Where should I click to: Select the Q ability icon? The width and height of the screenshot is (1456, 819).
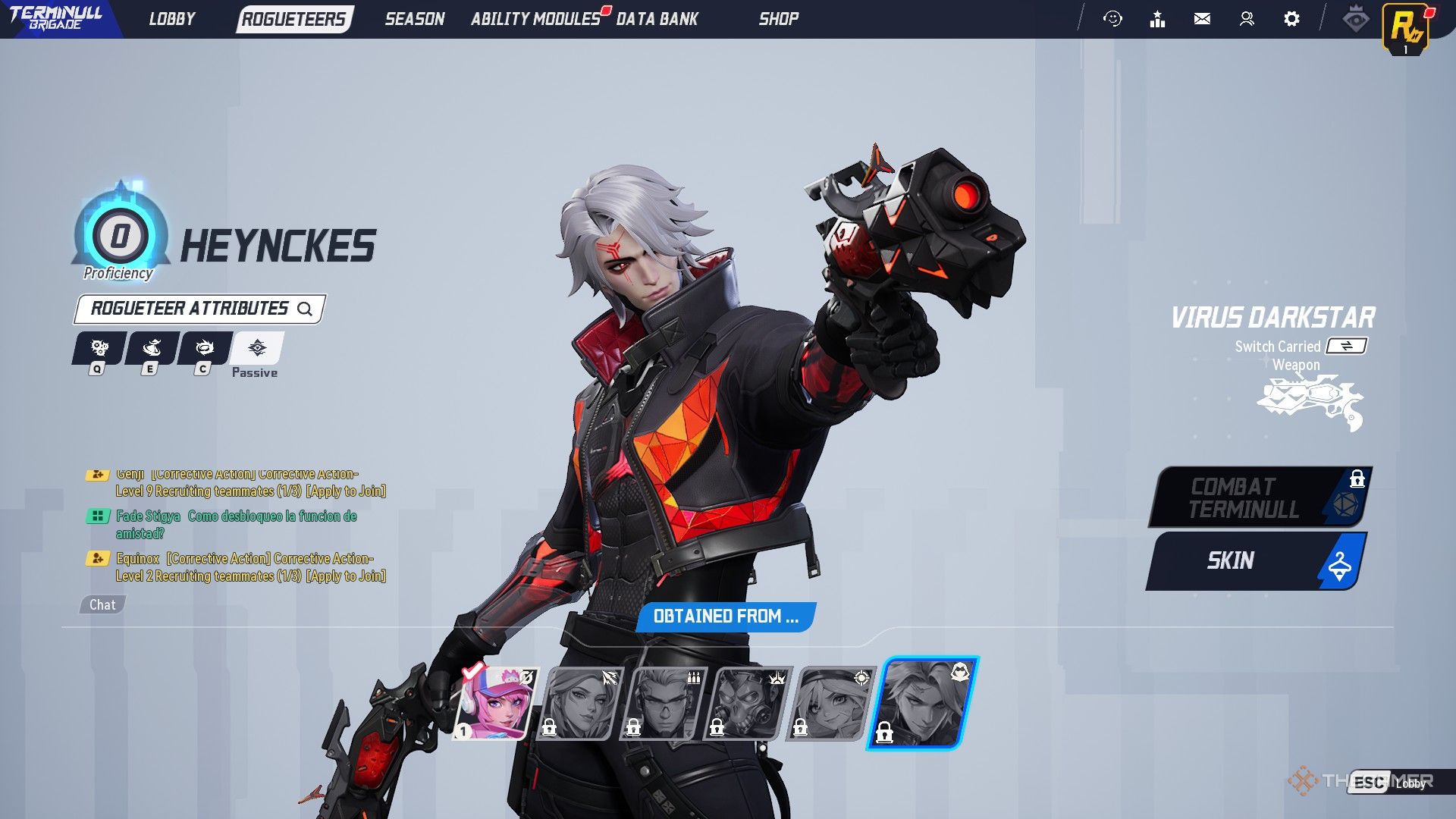(x=99, y=349)
